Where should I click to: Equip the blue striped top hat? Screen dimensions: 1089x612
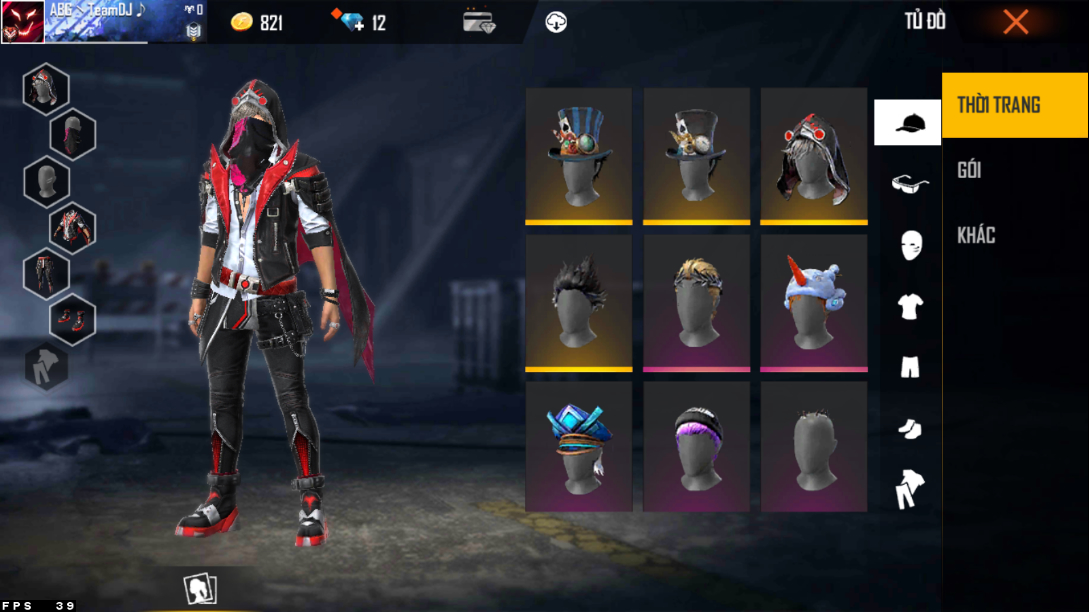[x=579, y=155]
